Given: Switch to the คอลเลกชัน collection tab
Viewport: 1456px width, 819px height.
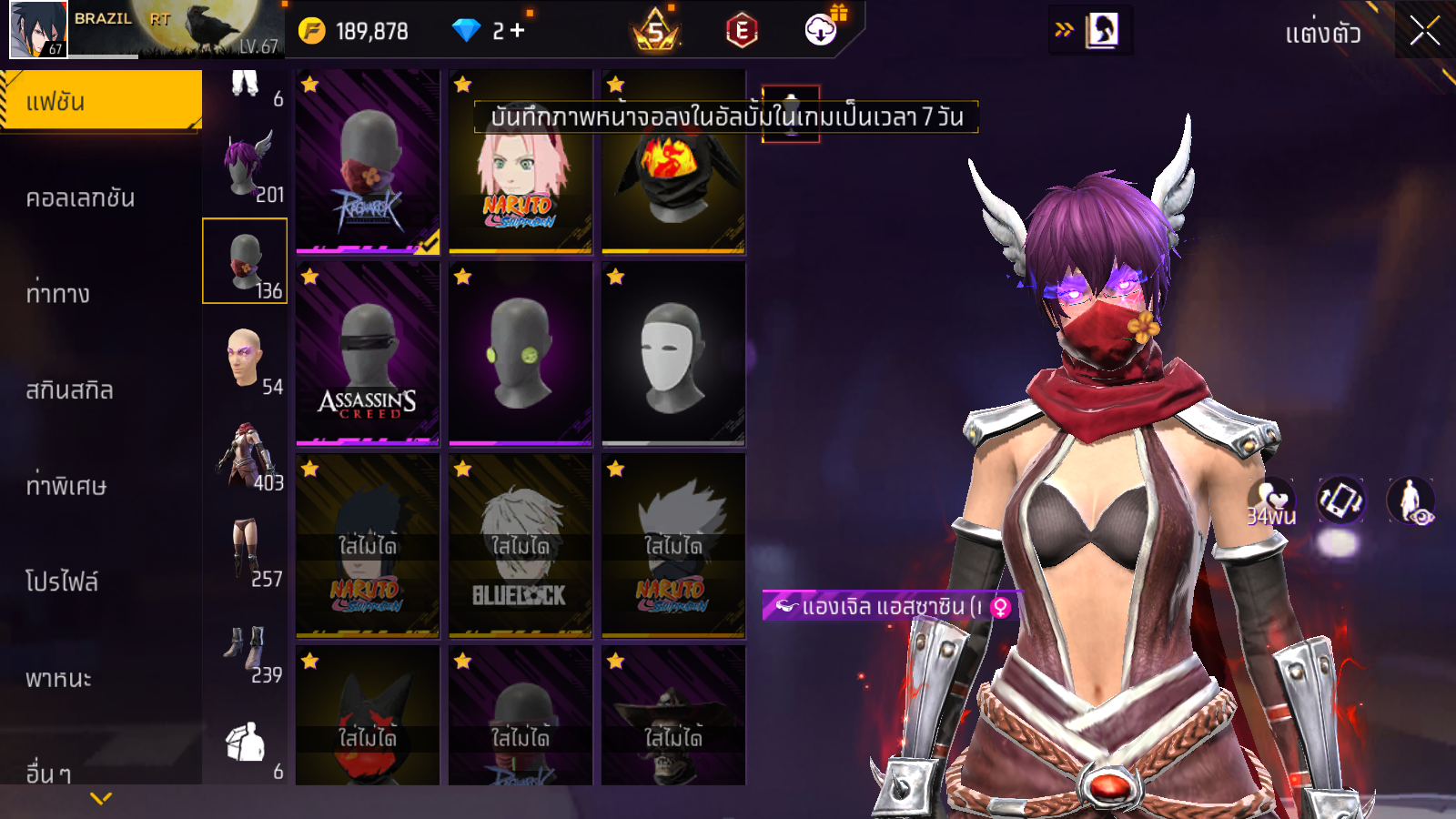Looking at the screenshot, I should click(81, 197).
